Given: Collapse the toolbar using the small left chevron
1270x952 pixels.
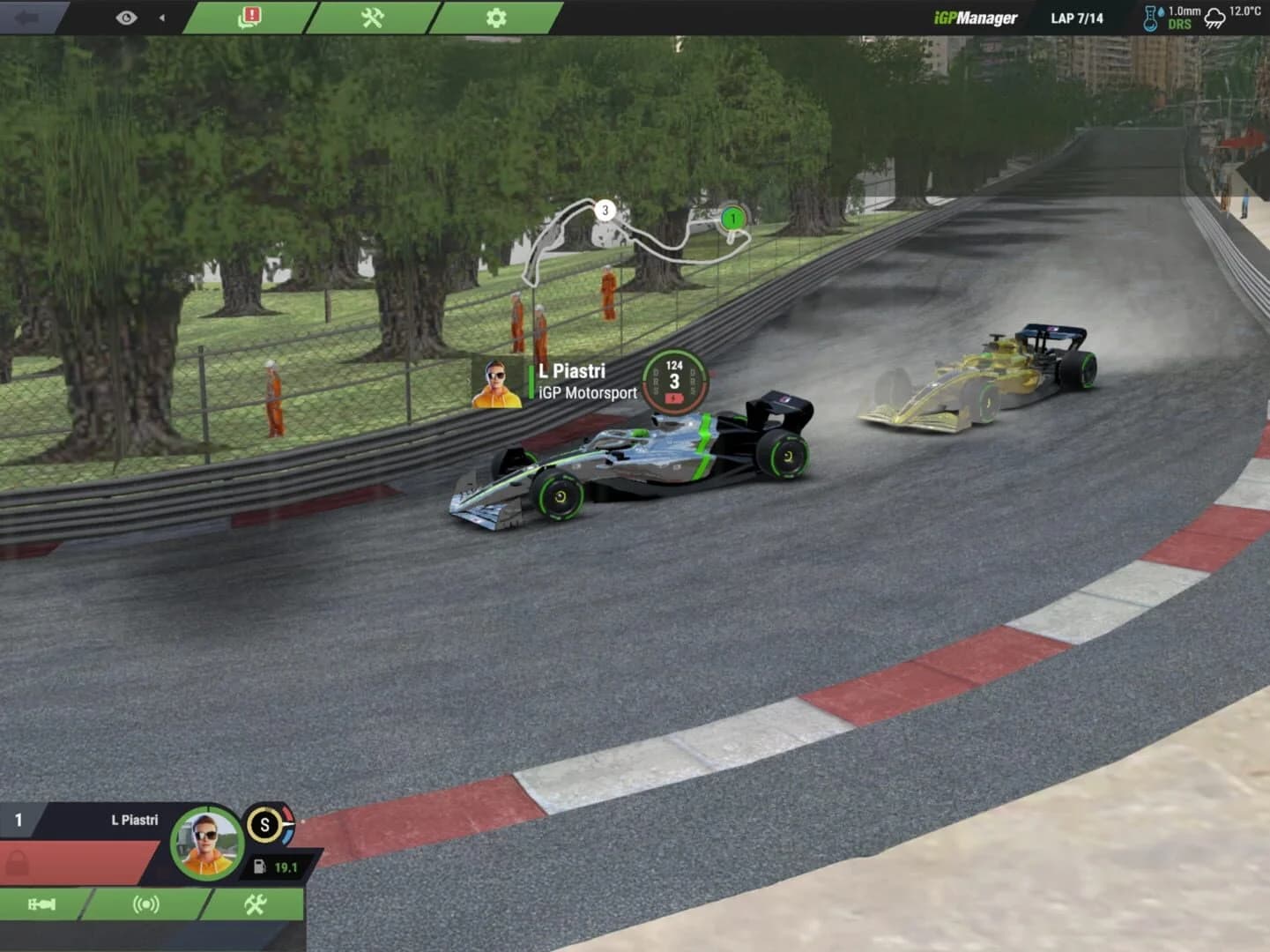Looking at the screenshot, I should point(161,16).
